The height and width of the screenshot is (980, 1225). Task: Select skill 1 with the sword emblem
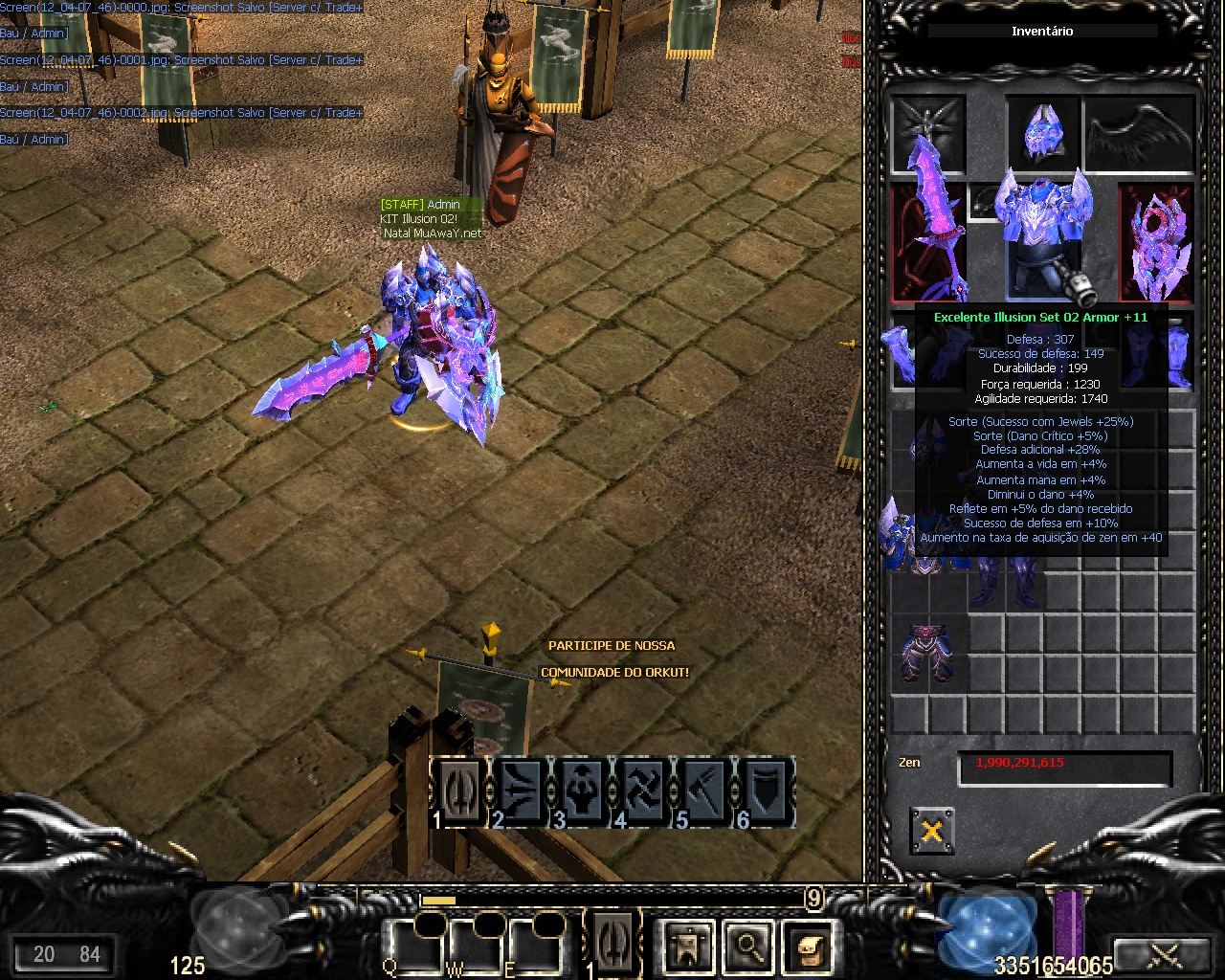(x=460, y=792)
